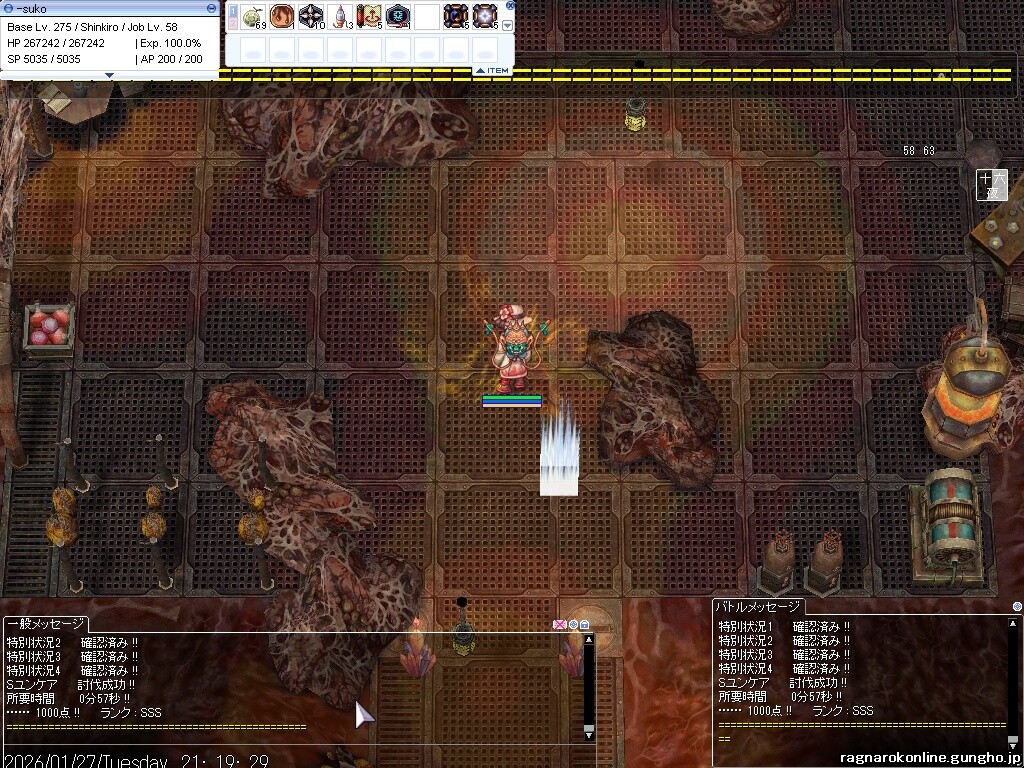
Task: Toggle the chat window lock icon
Action: pyautogui.click(x=584, y=625)
